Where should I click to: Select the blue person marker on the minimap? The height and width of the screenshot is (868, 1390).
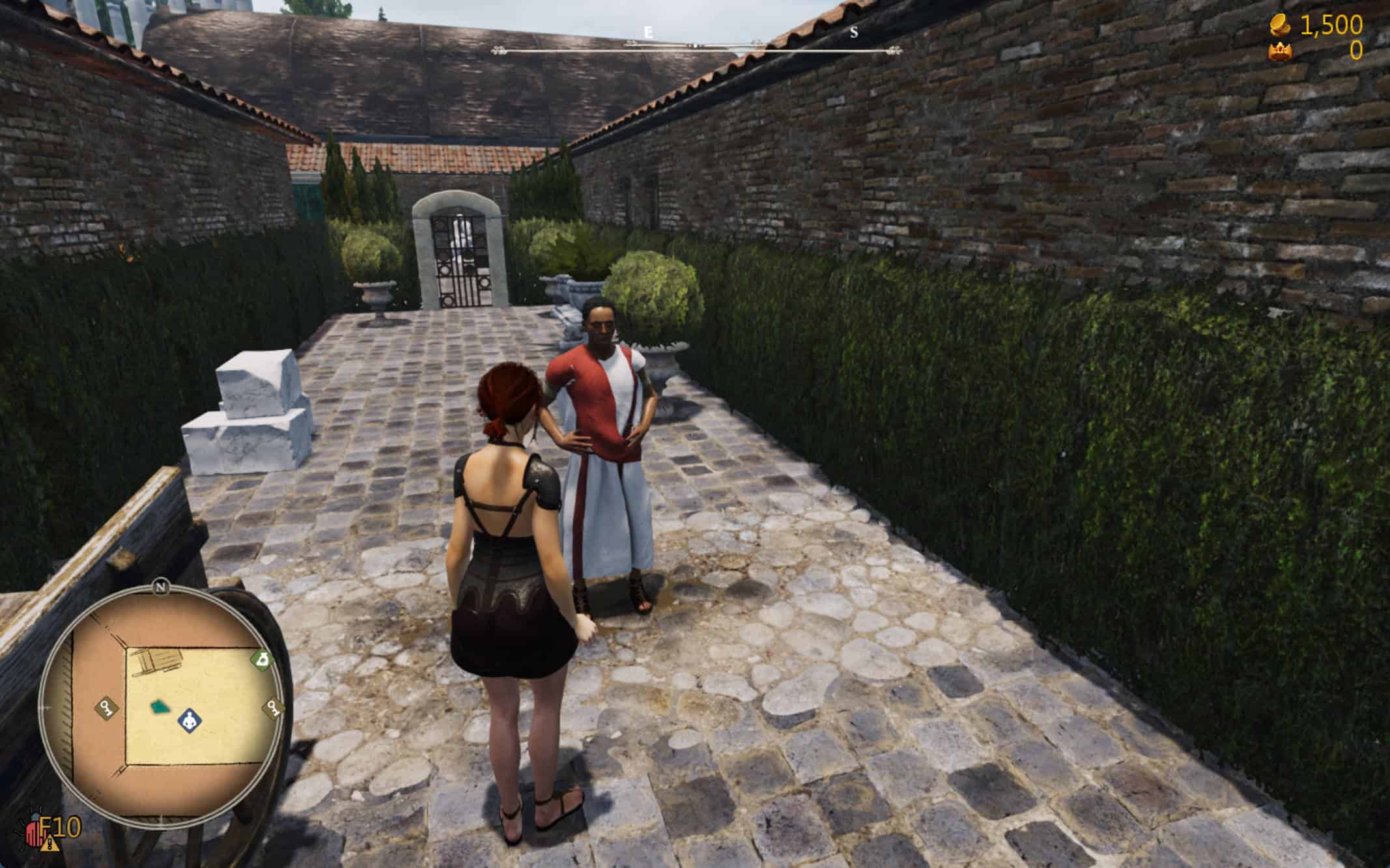tap(190, 720)
